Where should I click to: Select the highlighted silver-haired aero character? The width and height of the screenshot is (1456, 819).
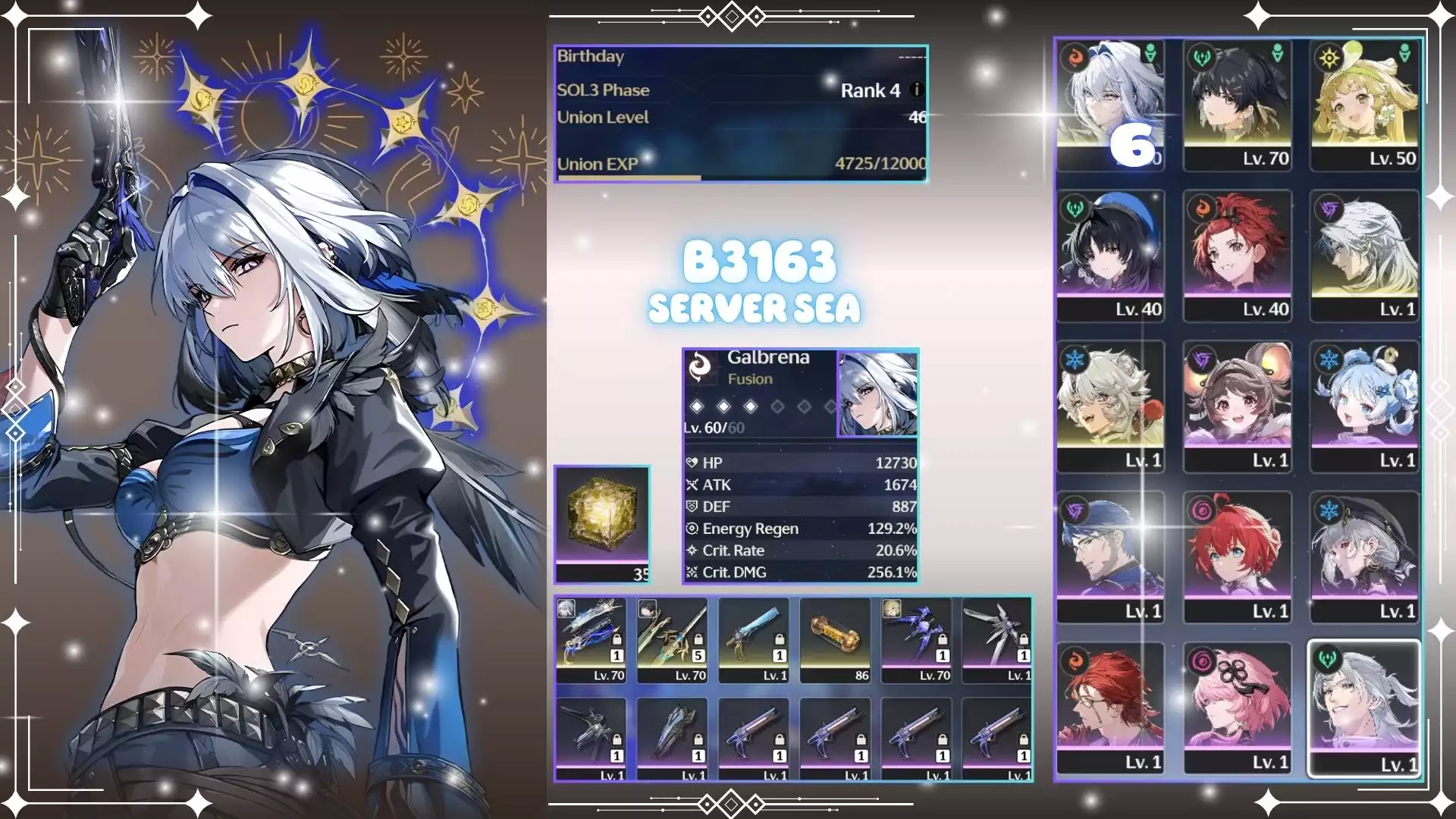coord(1365,707)
